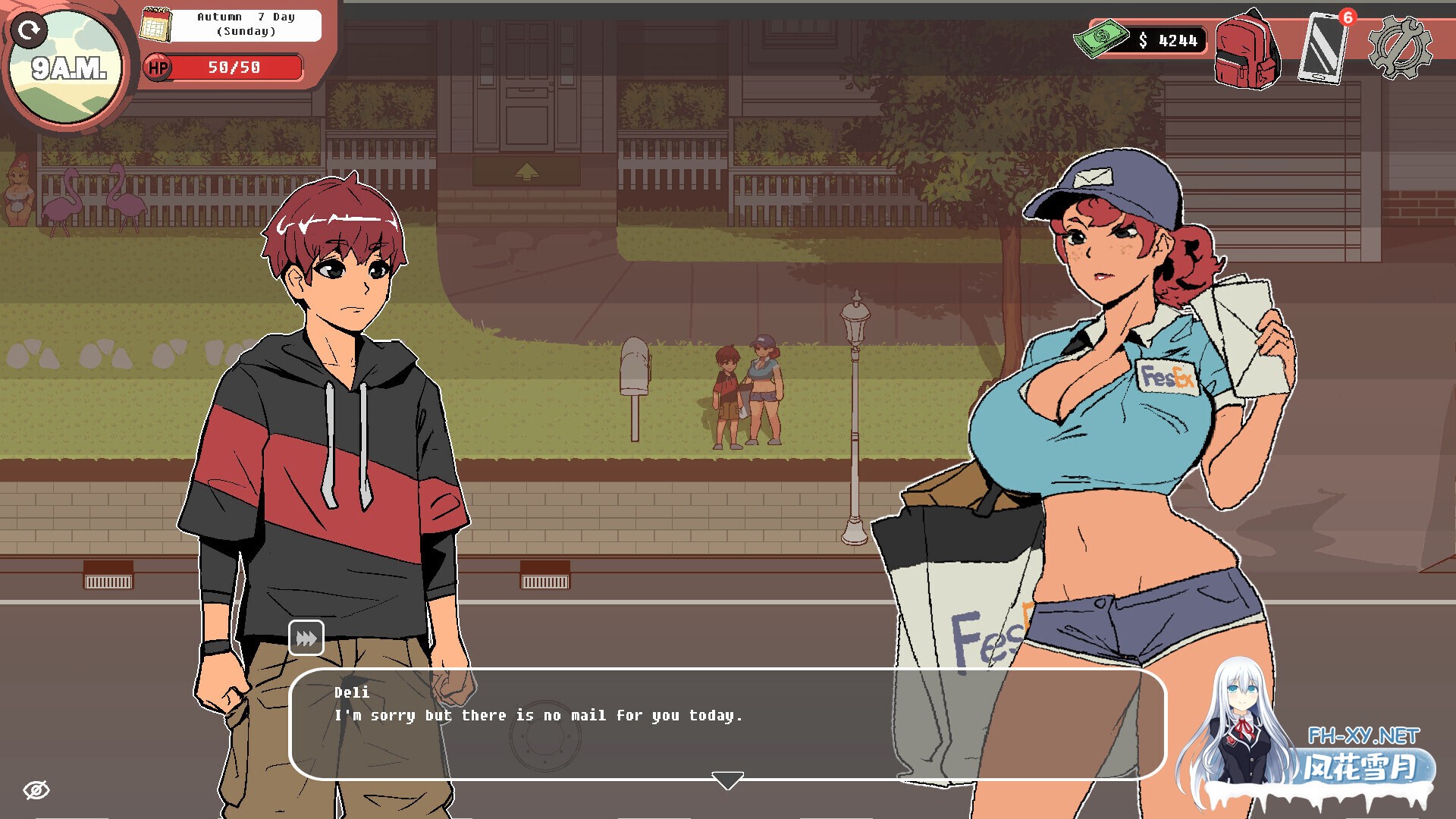This screenshot has height=819, width=1456.
Task: Open the calendar showing Autumn 7 Day
Action: click(x=156, y=25)
